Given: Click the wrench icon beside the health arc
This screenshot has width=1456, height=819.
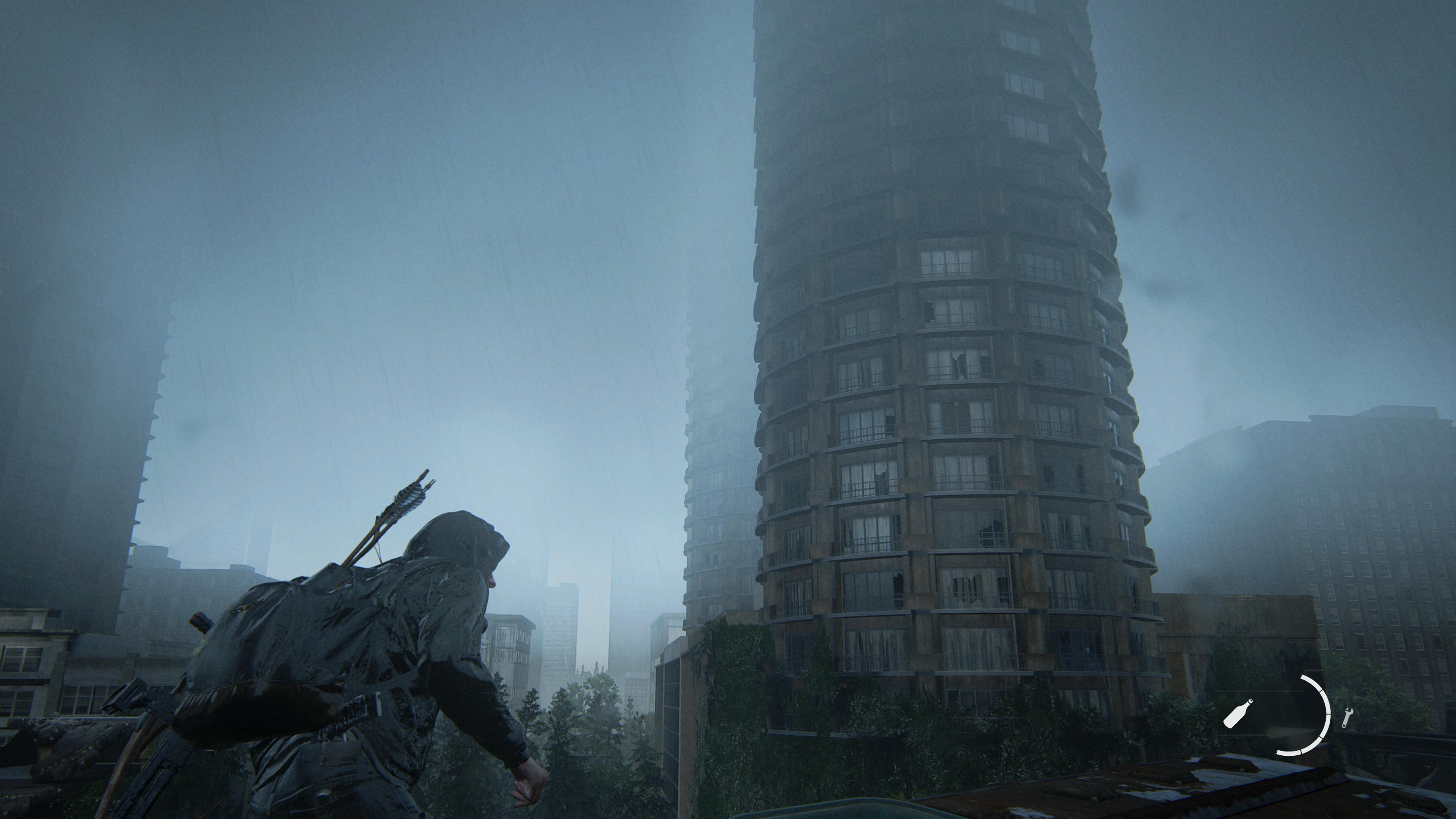Looking at the screenshot, I should point(1347,717).
